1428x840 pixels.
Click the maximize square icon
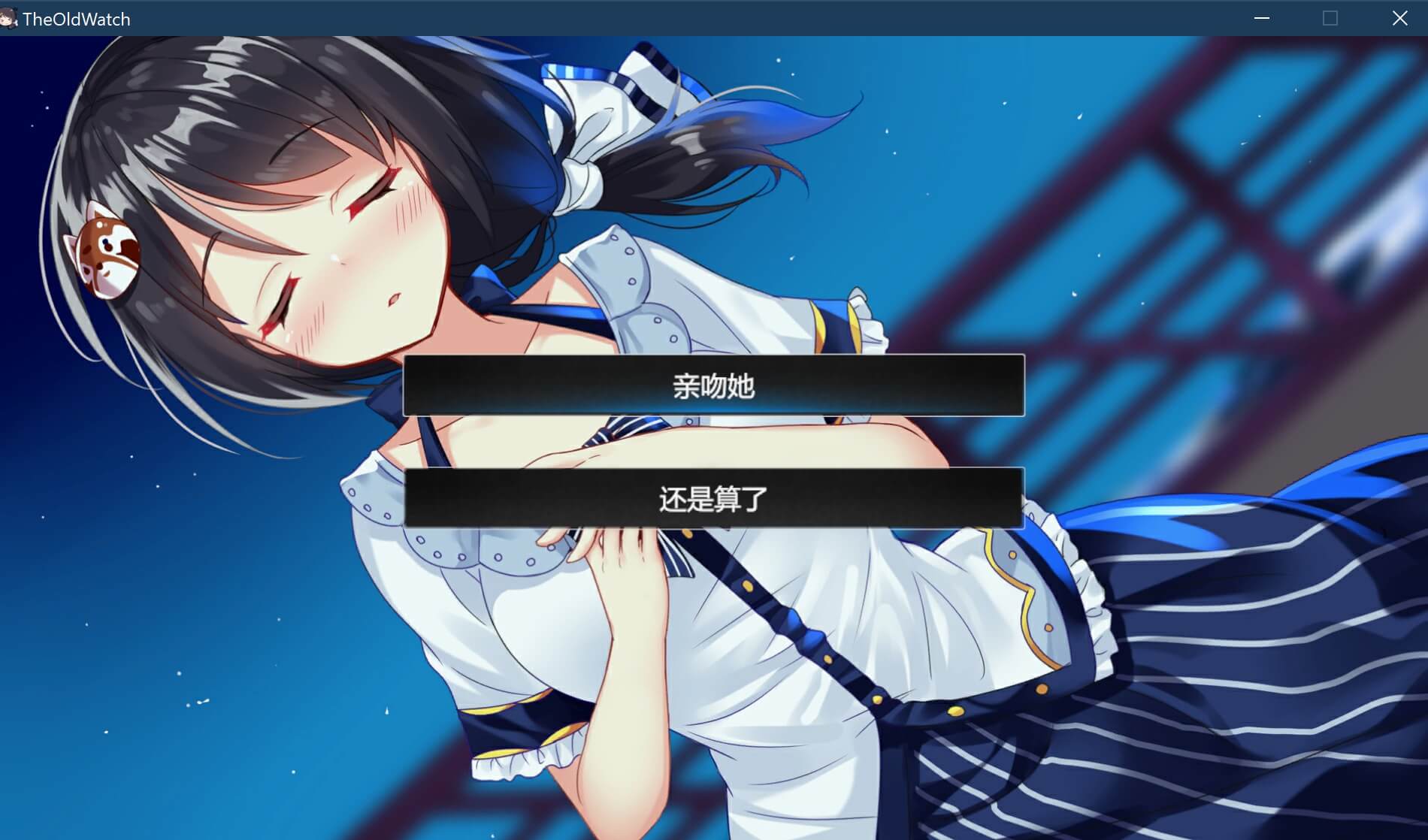(1330, 17)
